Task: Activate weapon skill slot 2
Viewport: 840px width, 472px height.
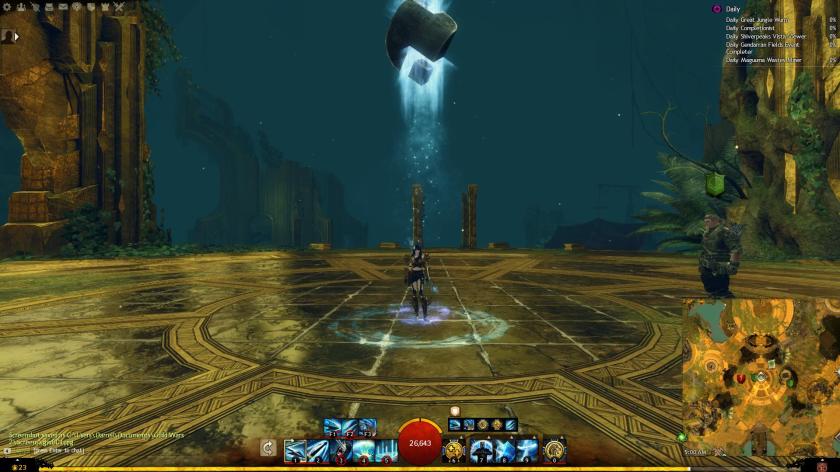Action: tap(318, 450)
